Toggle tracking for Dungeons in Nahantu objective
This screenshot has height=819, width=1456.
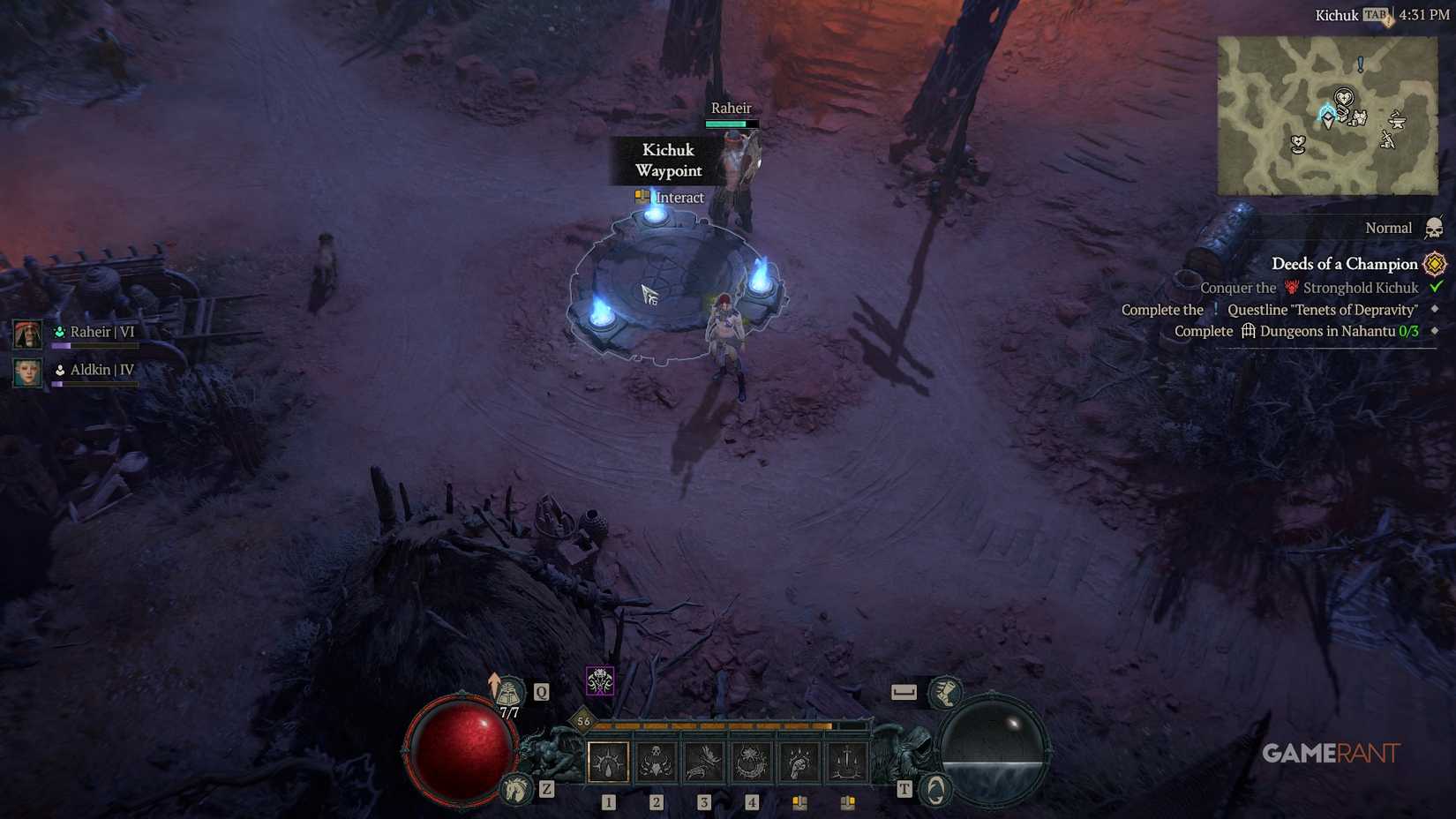[1434, 331]
